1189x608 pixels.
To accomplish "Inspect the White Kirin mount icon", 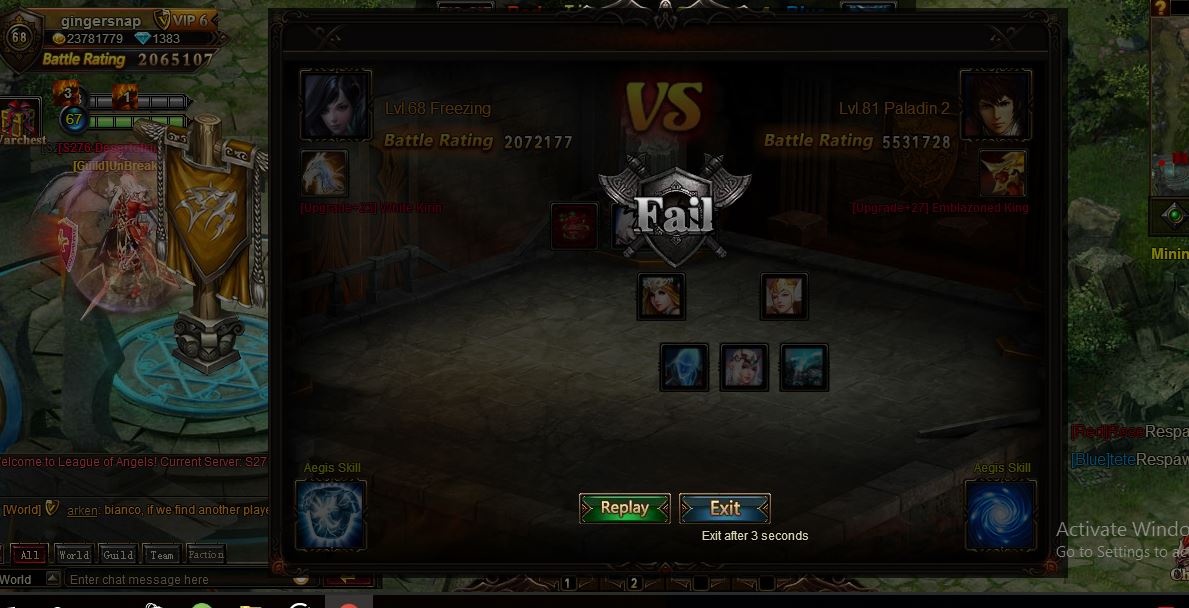I will (325, 173).
